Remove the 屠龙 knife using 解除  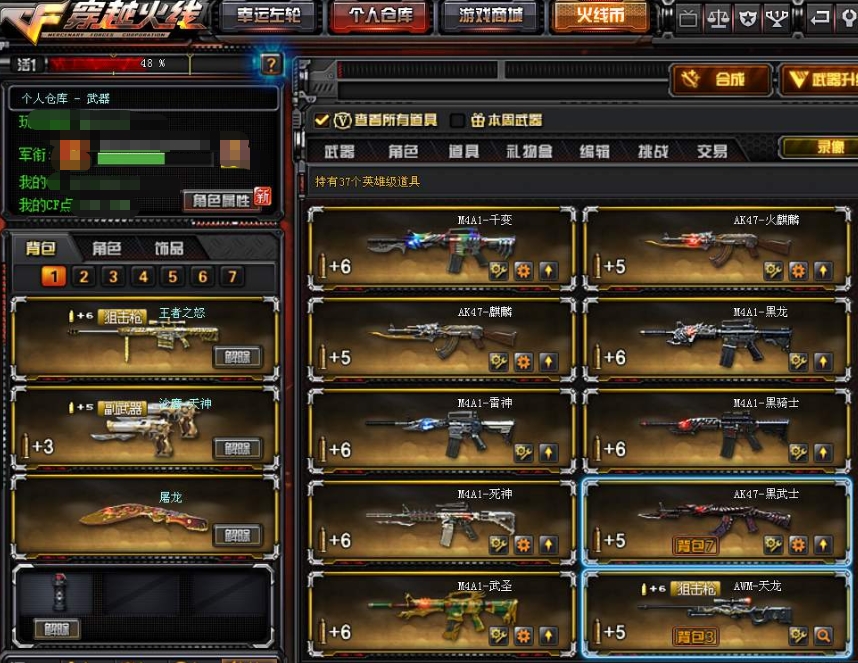237,535
